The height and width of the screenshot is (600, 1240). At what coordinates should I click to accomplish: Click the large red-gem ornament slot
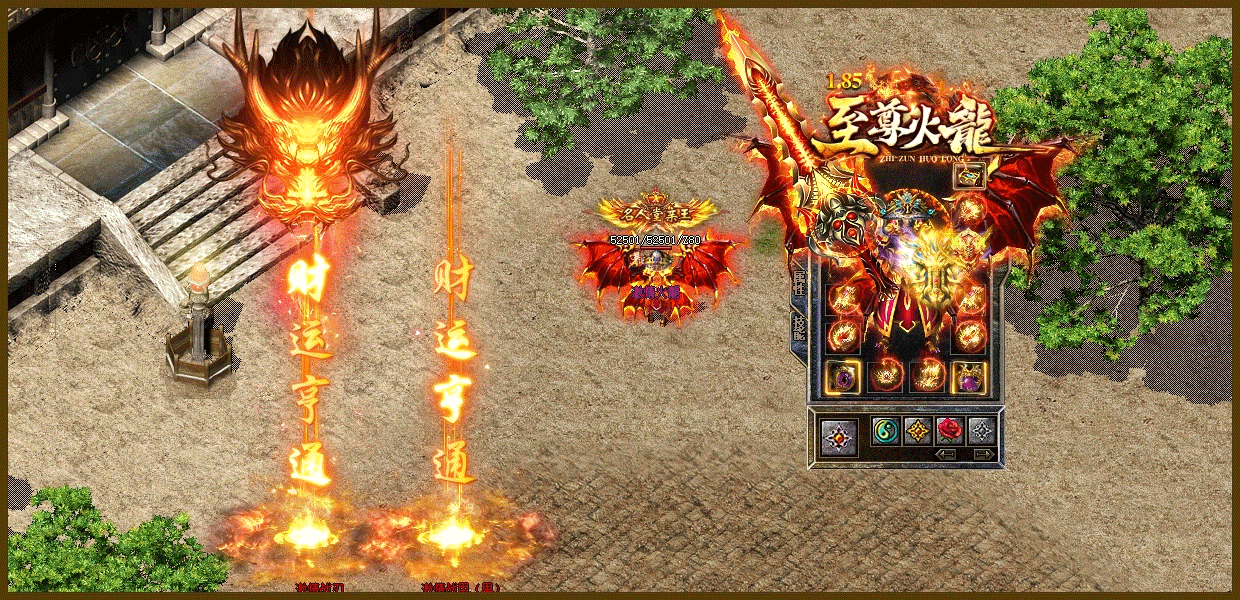[838, 436]
